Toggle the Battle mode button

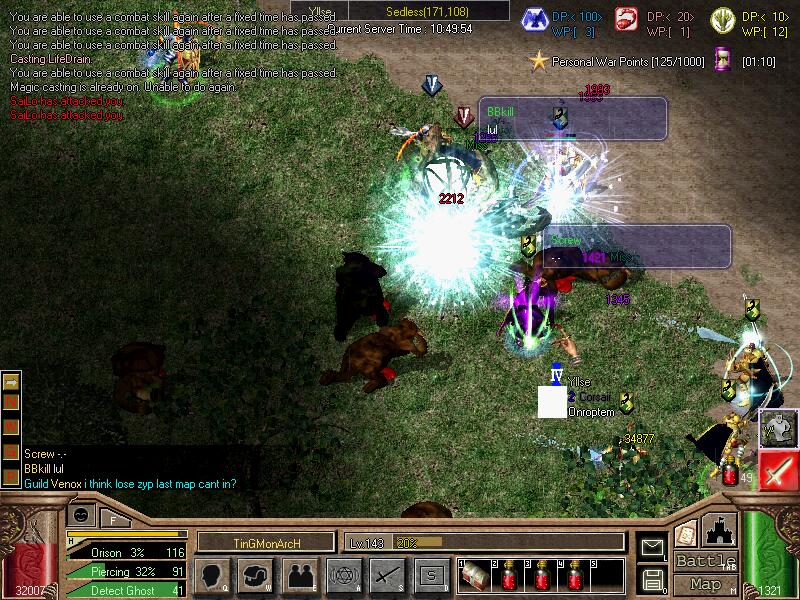pyautogui.click(x=706, y=561)
